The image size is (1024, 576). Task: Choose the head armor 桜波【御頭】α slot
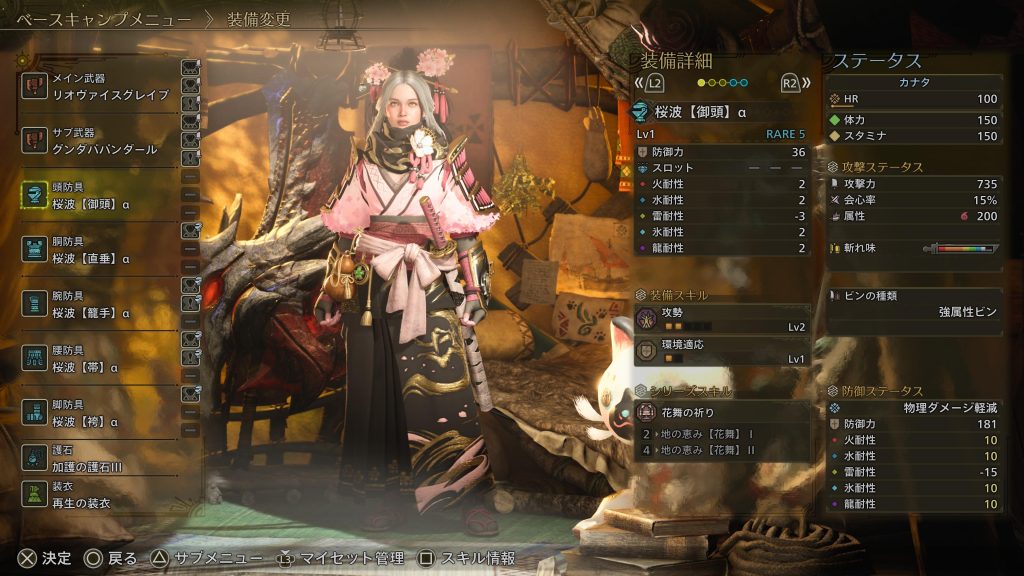(x=100, y=196)
